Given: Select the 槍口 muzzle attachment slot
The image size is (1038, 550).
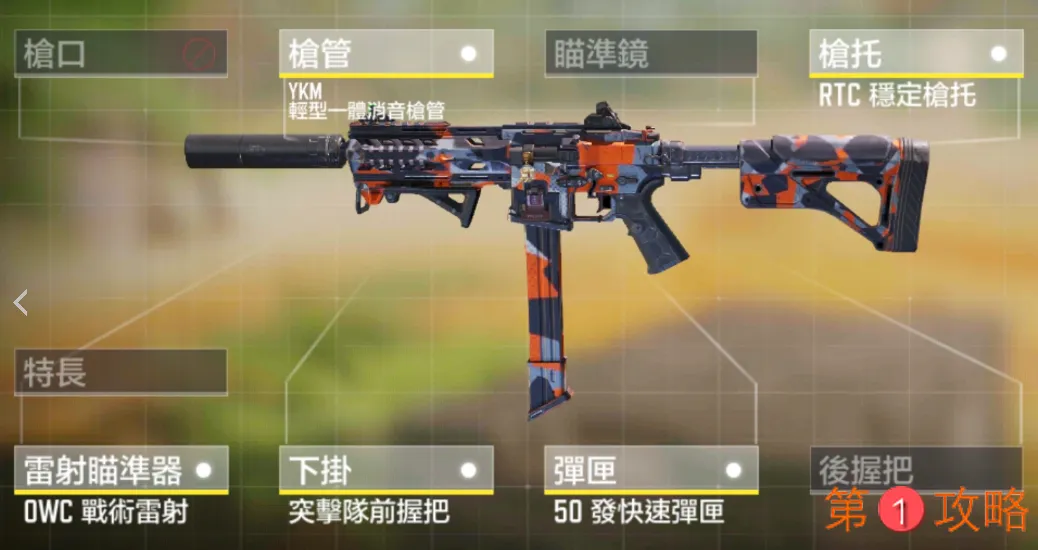Looking at the screenshot, I should pos(120,53).
